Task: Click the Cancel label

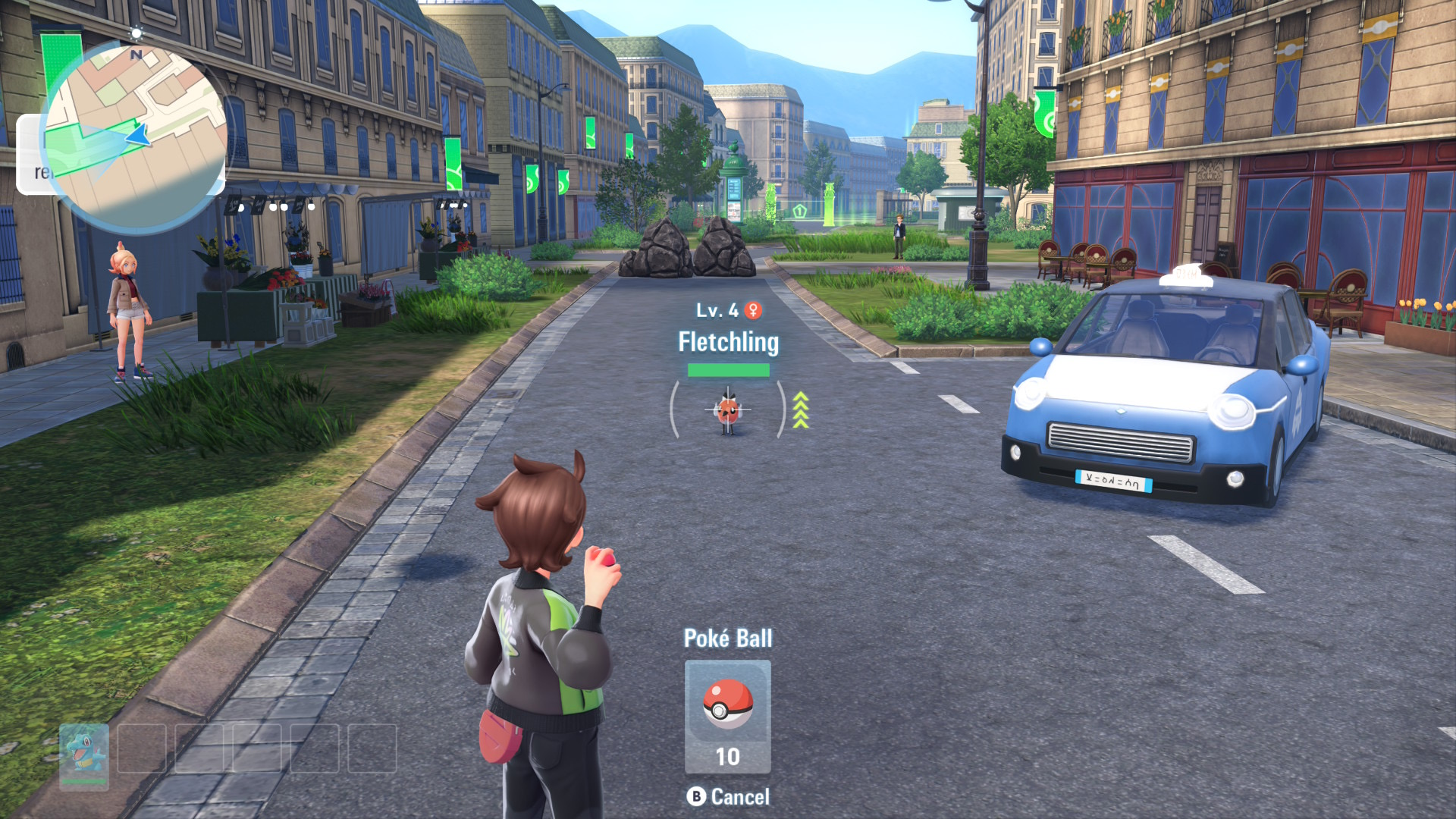Action: pos(739,797)
